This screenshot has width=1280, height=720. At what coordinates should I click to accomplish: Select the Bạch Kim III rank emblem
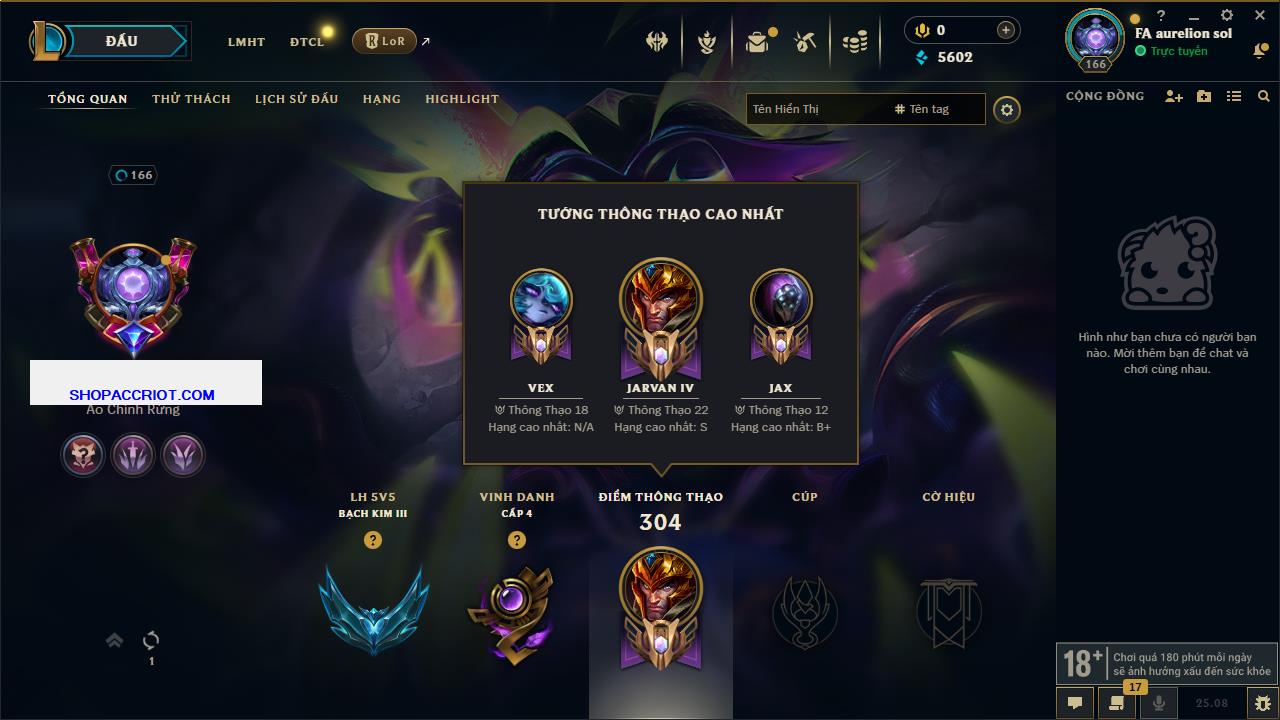coord(373,609)
